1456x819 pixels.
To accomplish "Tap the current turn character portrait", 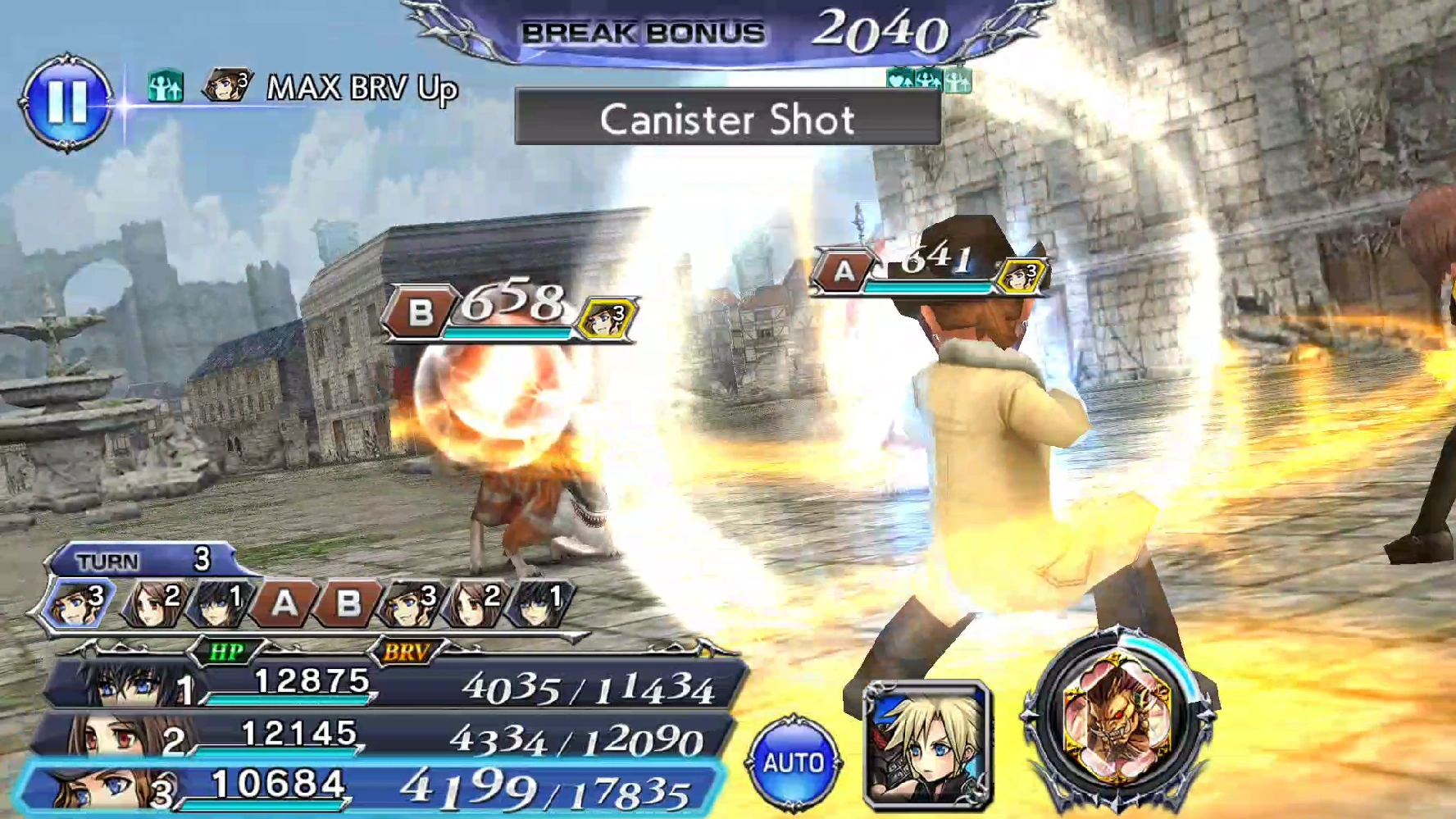I will coord(78,603).
